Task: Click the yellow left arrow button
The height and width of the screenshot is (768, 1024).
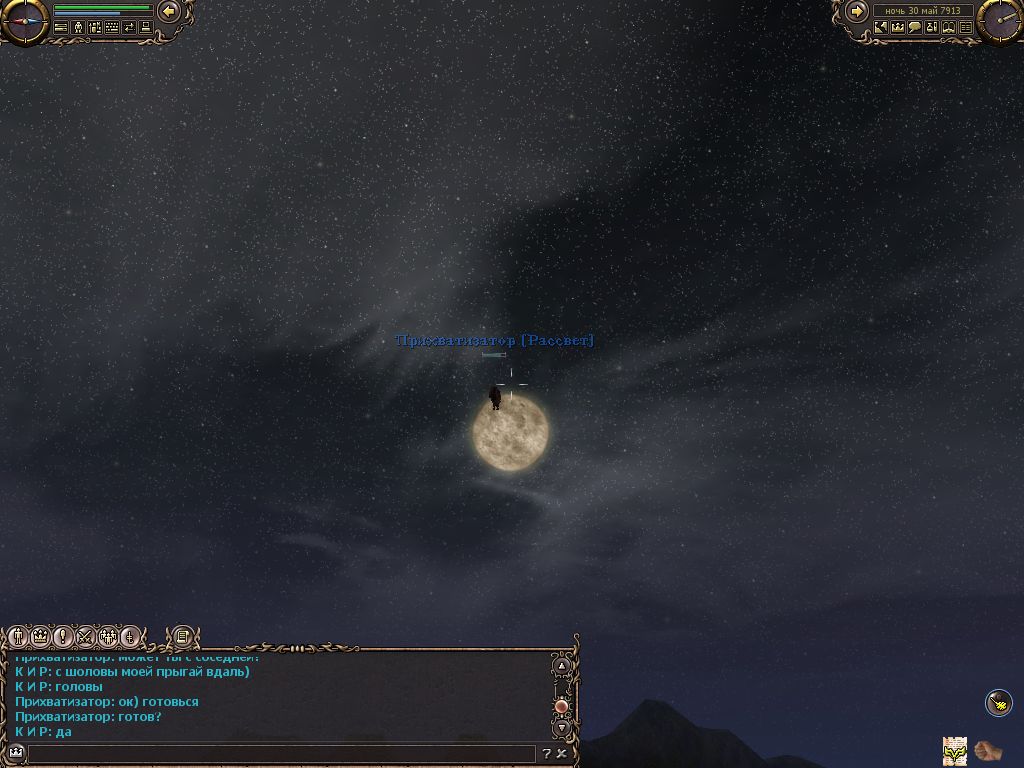Action: point(169,11)
